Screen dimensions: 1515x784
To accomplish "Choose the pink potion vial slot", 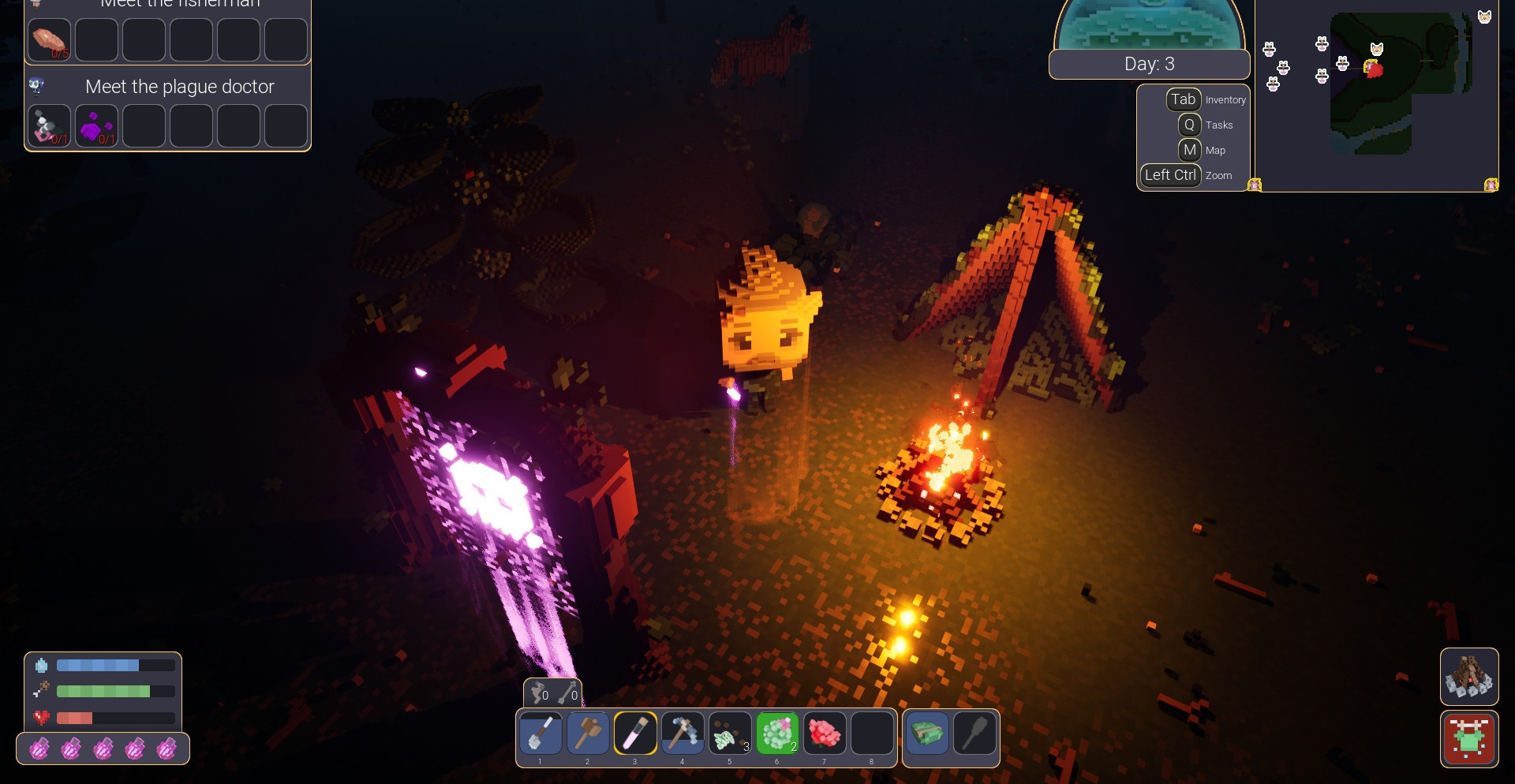I will (x=635, y=734).
